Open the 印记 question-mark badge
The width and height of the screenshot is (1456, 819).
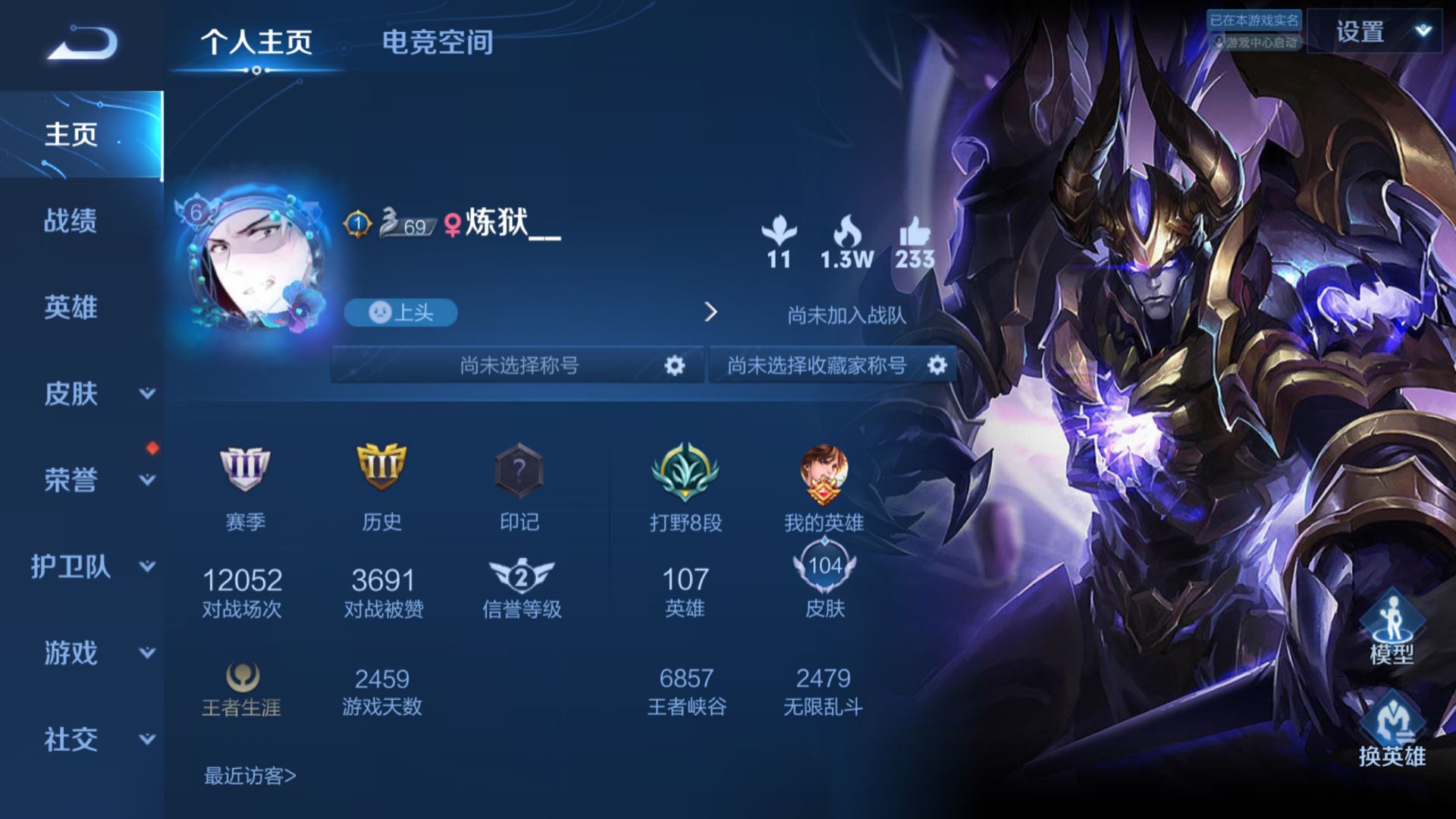coord(519,470)
